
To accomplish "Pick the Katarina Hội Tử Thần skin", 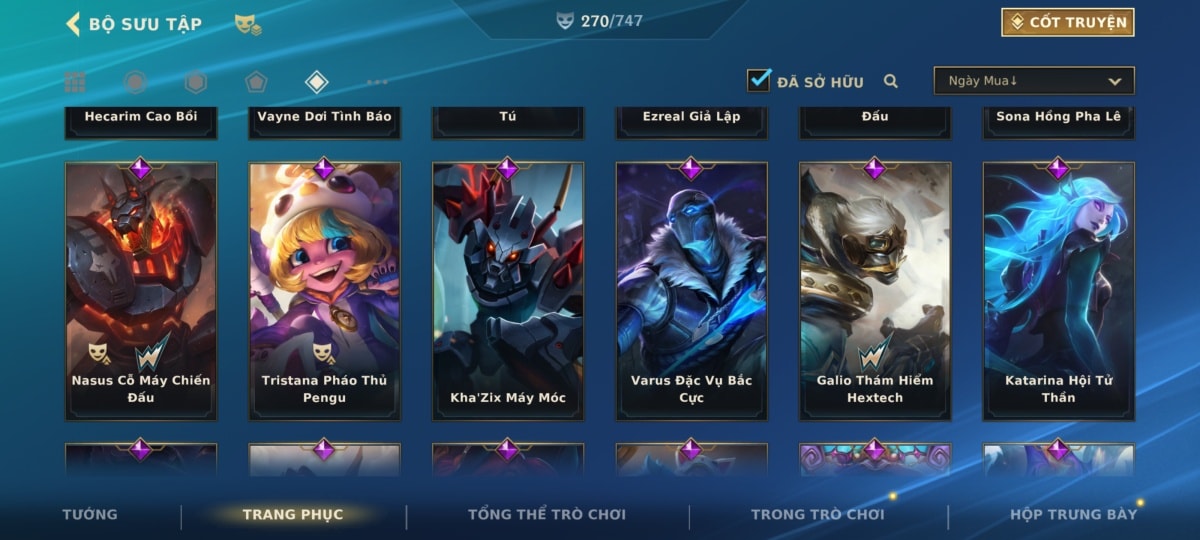I will pos(1058,290).
